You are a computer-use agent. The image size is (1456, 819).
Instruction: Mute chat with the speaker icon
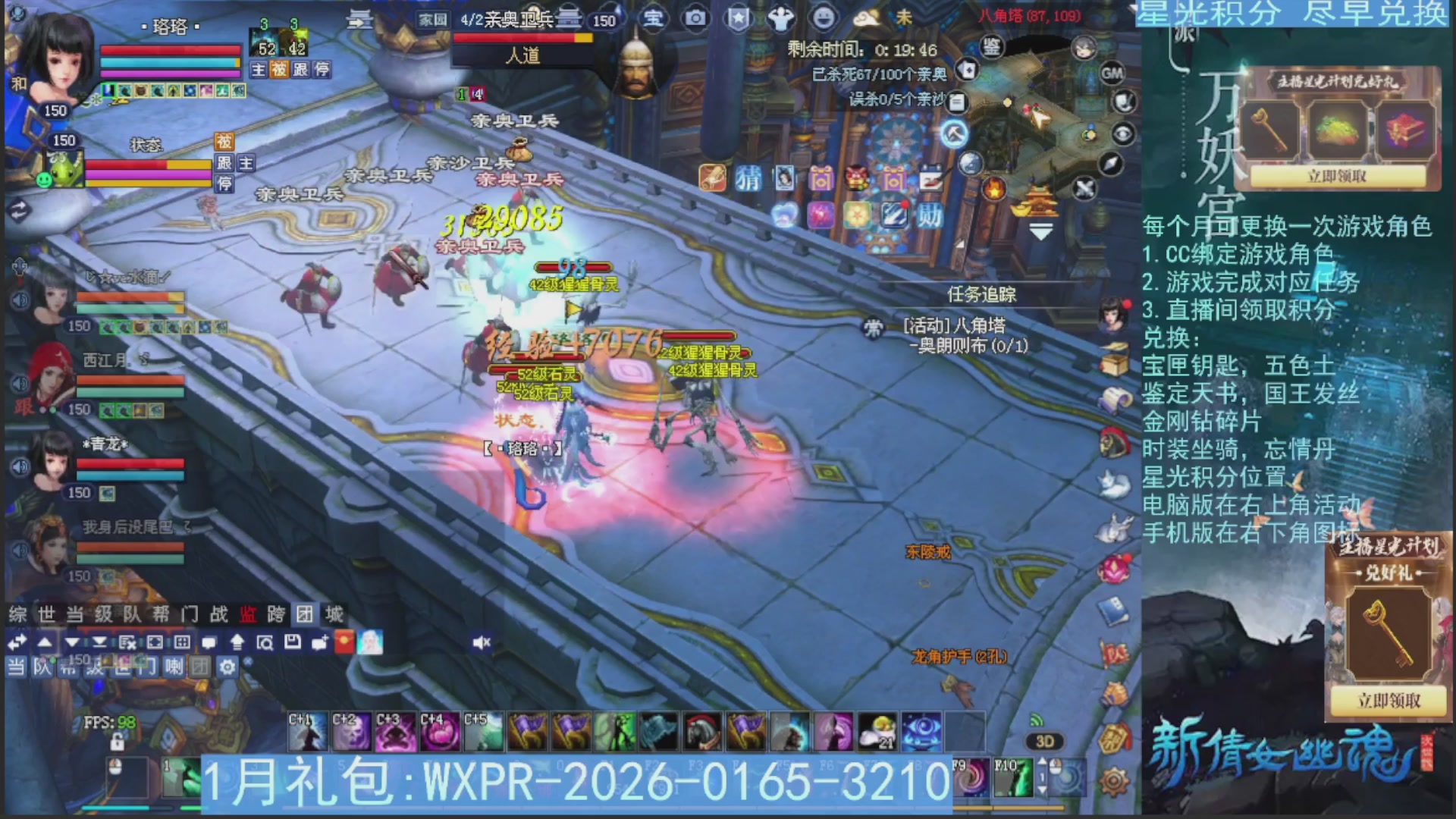point(481,642)
